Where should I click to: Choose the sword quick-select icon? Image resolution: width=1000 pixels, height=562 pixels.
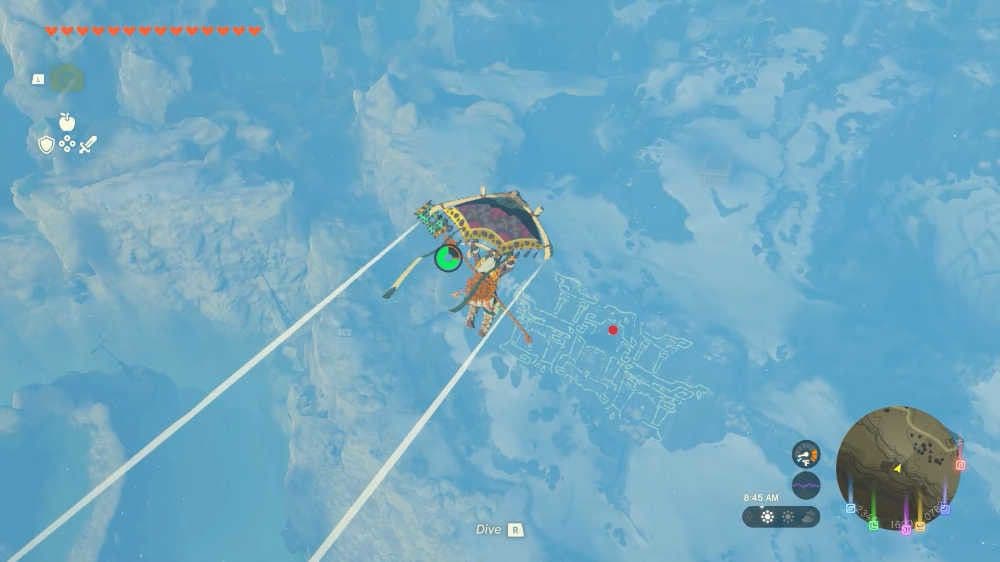point(88,144)
